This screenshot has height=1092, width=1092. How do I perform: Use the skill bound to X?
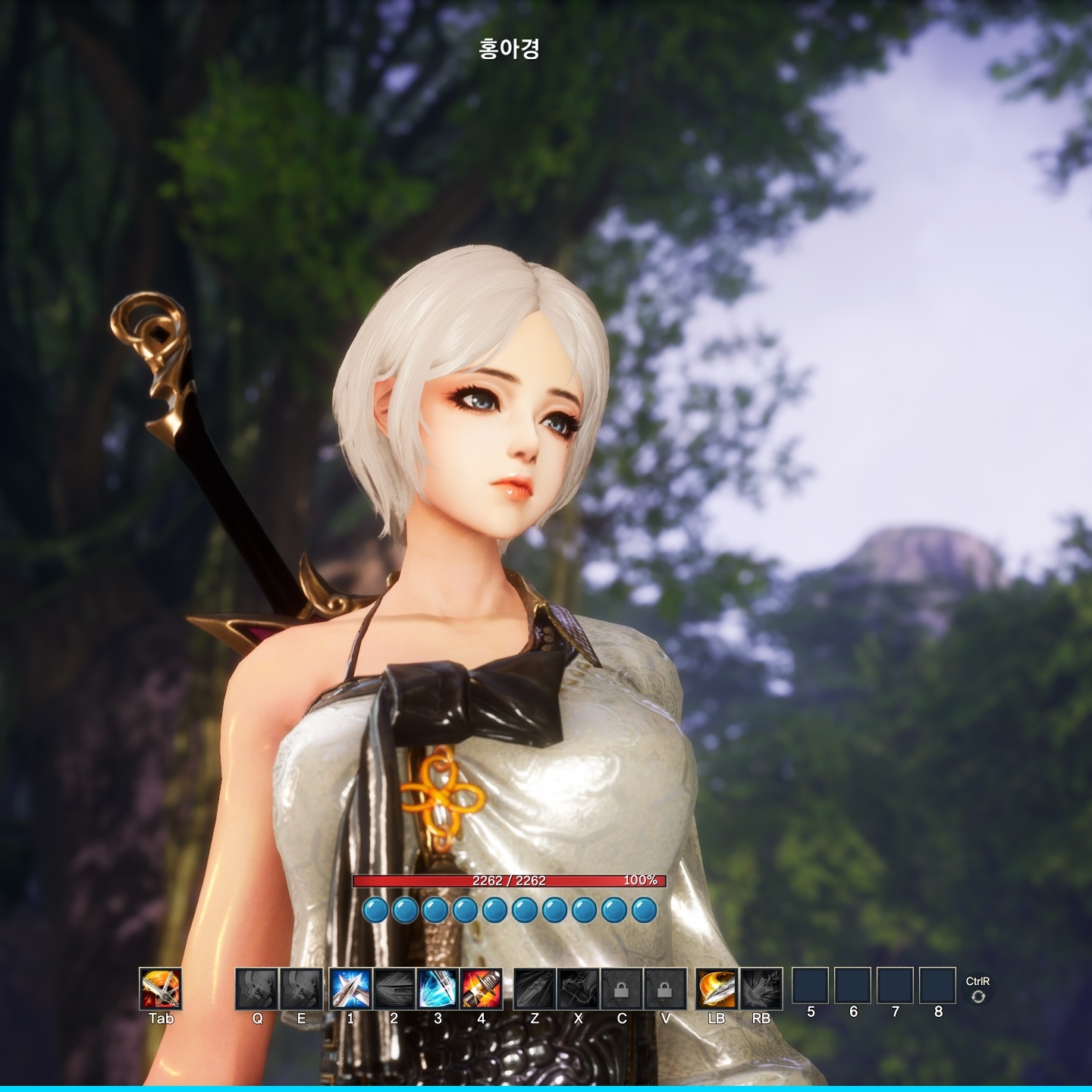coord(579,990)
